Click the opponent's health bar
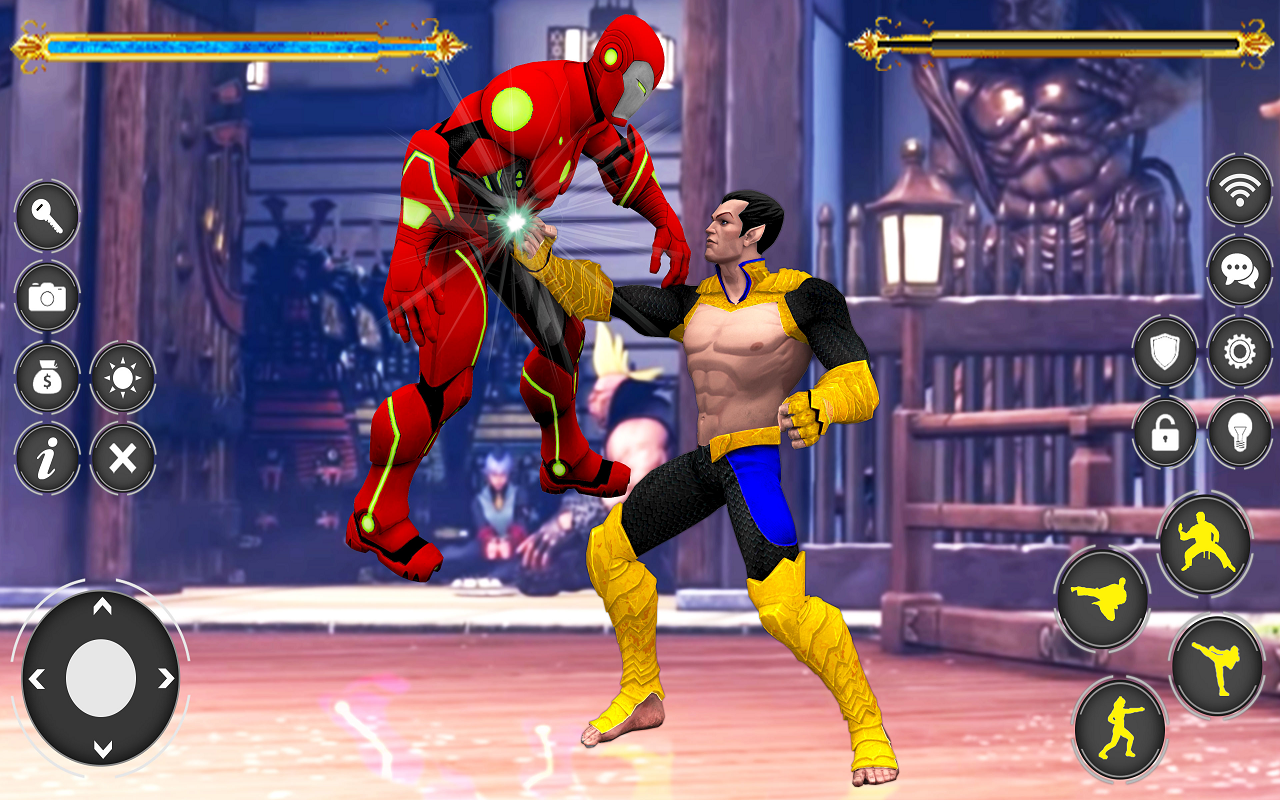The height and width of the screenshot is (800, 1280). click(1060, 44)
